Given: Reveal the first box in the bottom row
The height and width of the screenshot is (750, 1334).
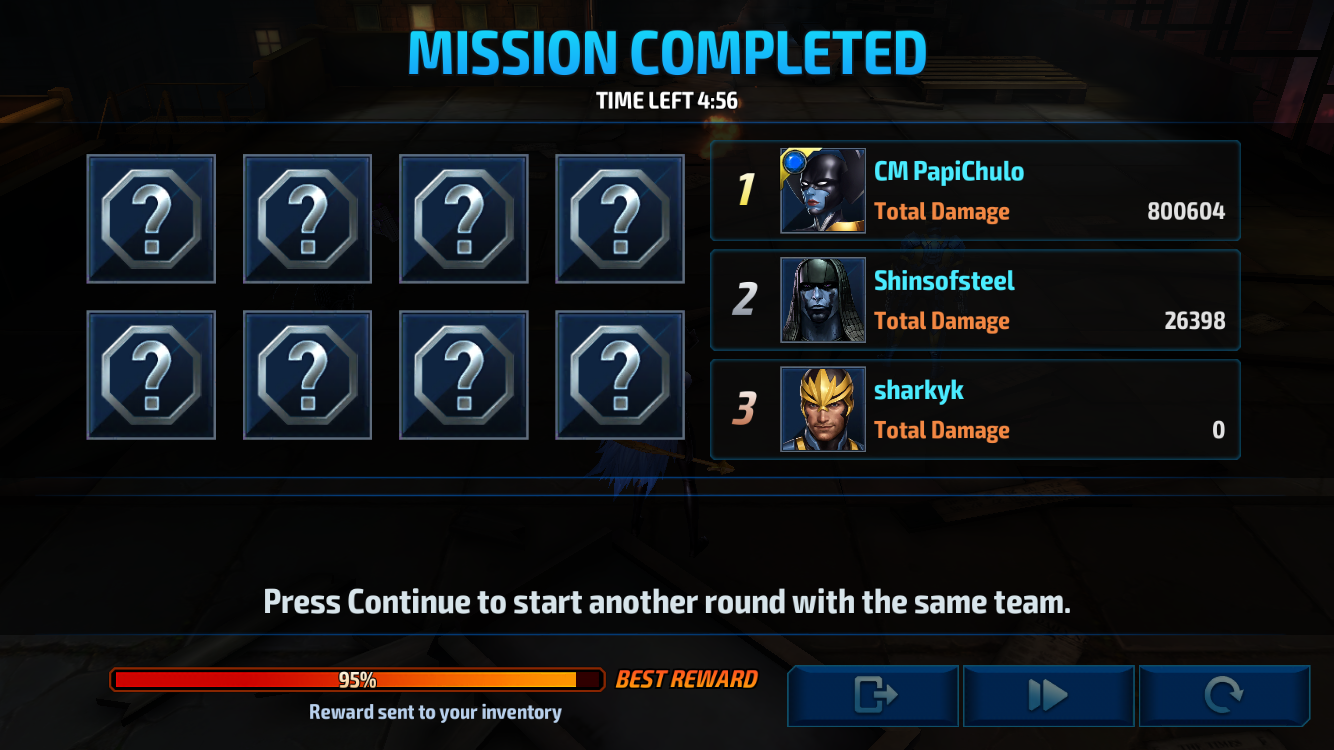Looking at the screenshot, I should (x=150, y=373).
